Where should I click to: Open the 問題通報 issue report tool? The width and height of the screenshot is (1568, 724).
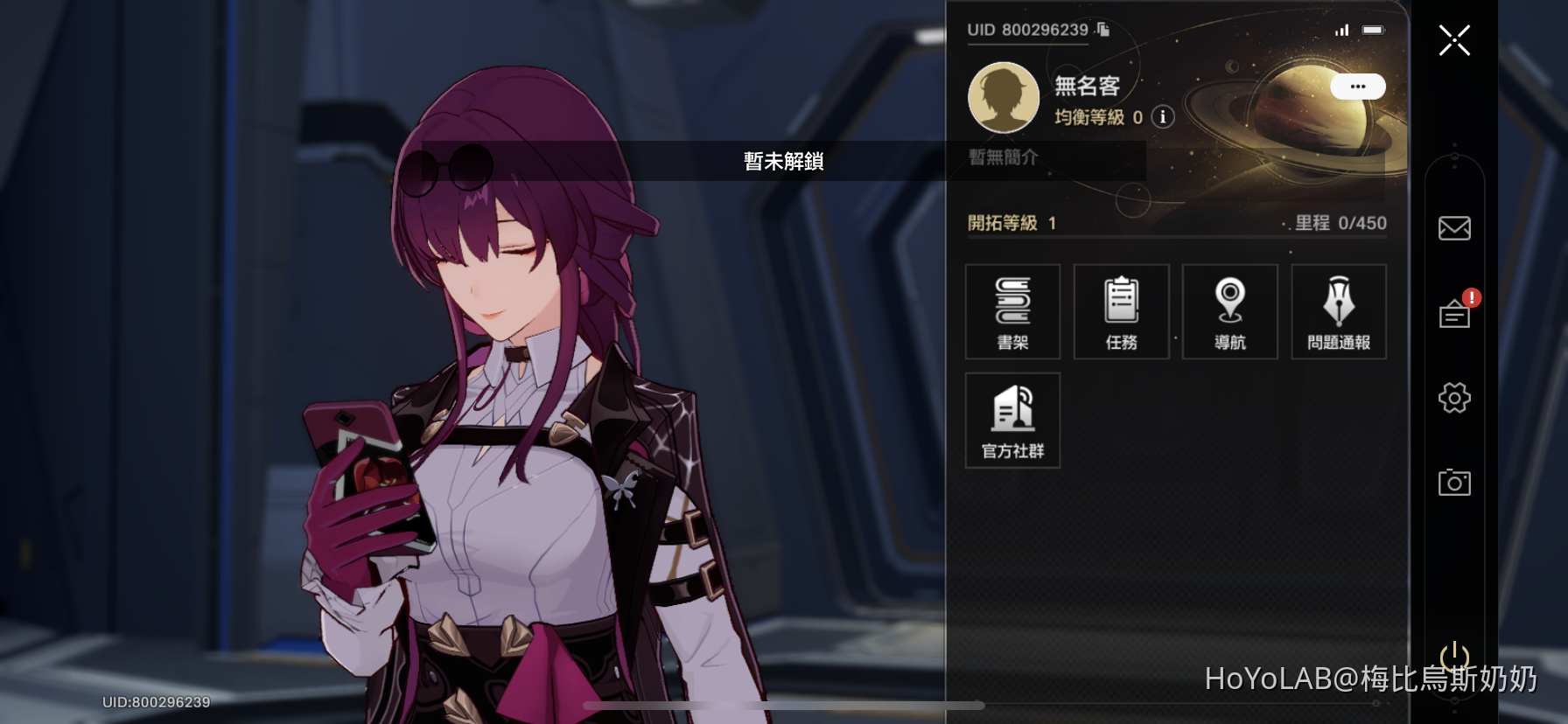(1338, 311)
